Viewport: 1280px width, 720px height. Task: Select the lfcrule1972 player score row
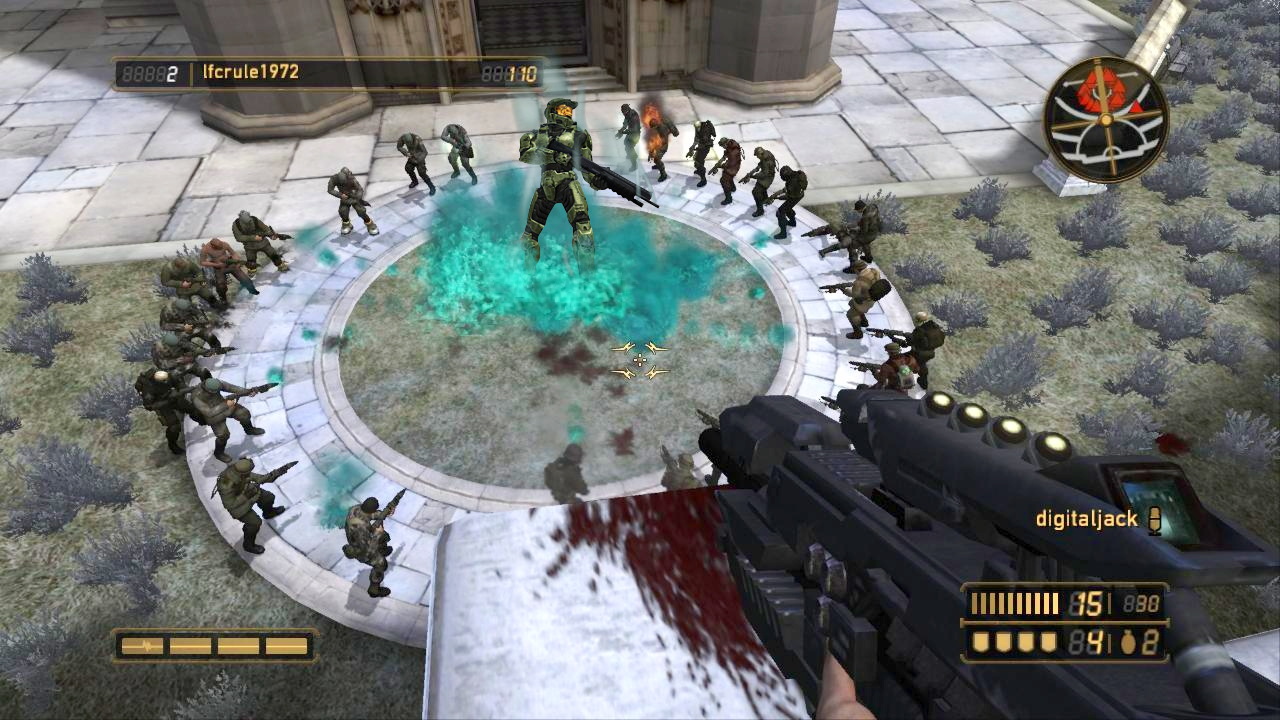[x=328, y=73]
